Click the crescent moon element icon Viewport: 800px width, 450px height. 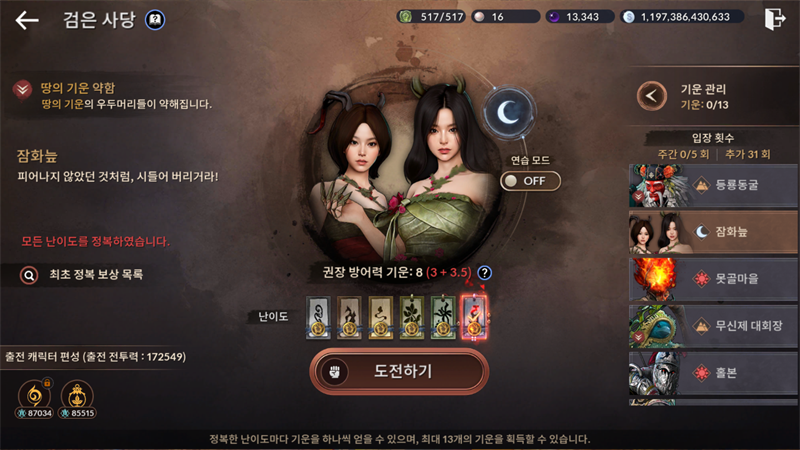coord(511,113)
